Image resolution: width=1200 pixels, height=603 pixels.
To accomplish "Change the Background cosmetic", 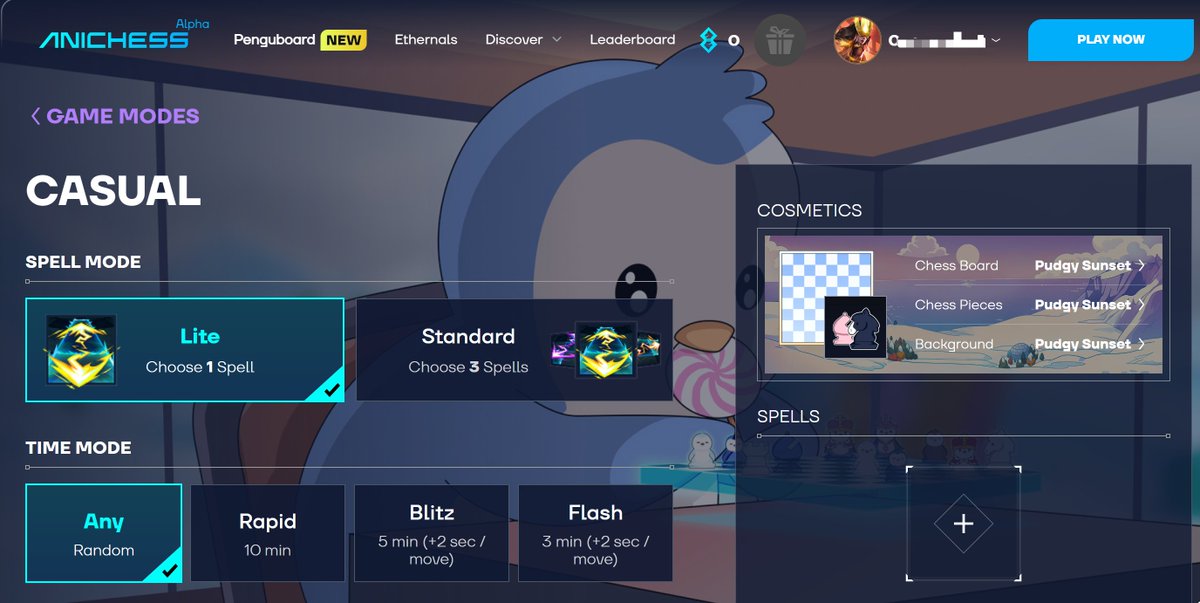I will point(1088,344).
